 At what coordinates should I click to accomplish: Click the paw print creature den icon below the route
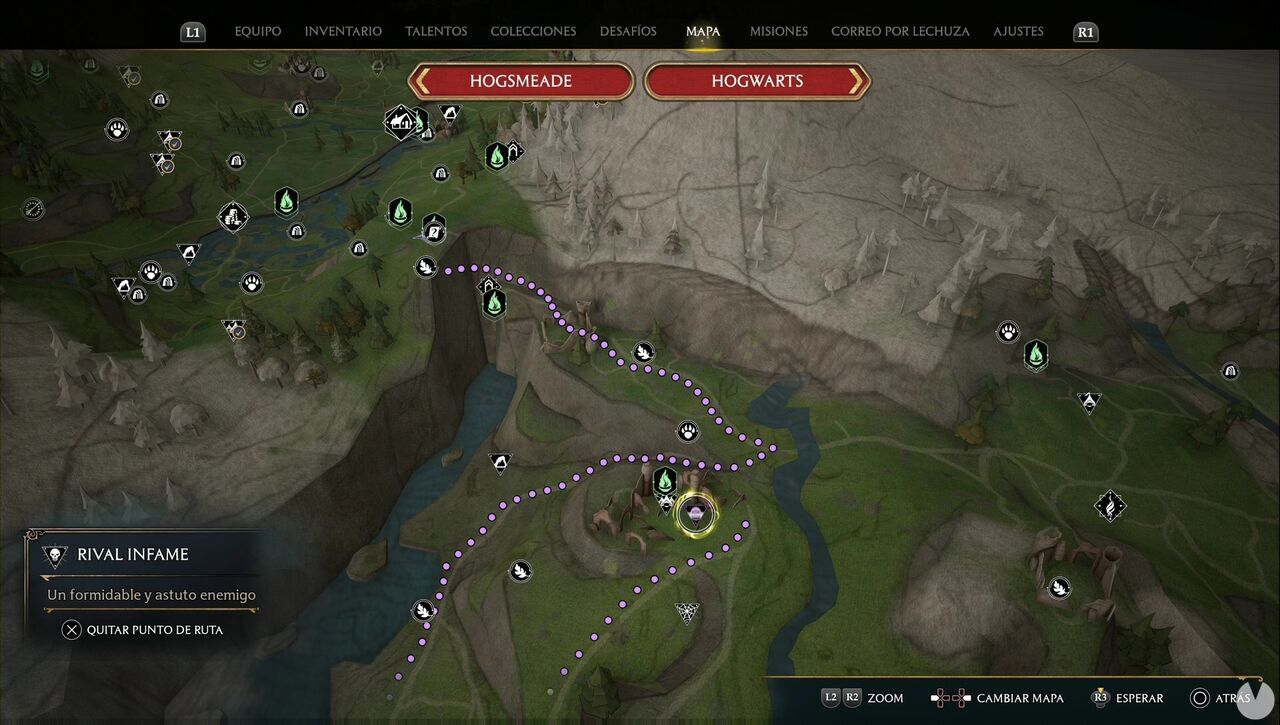(690, 431)
